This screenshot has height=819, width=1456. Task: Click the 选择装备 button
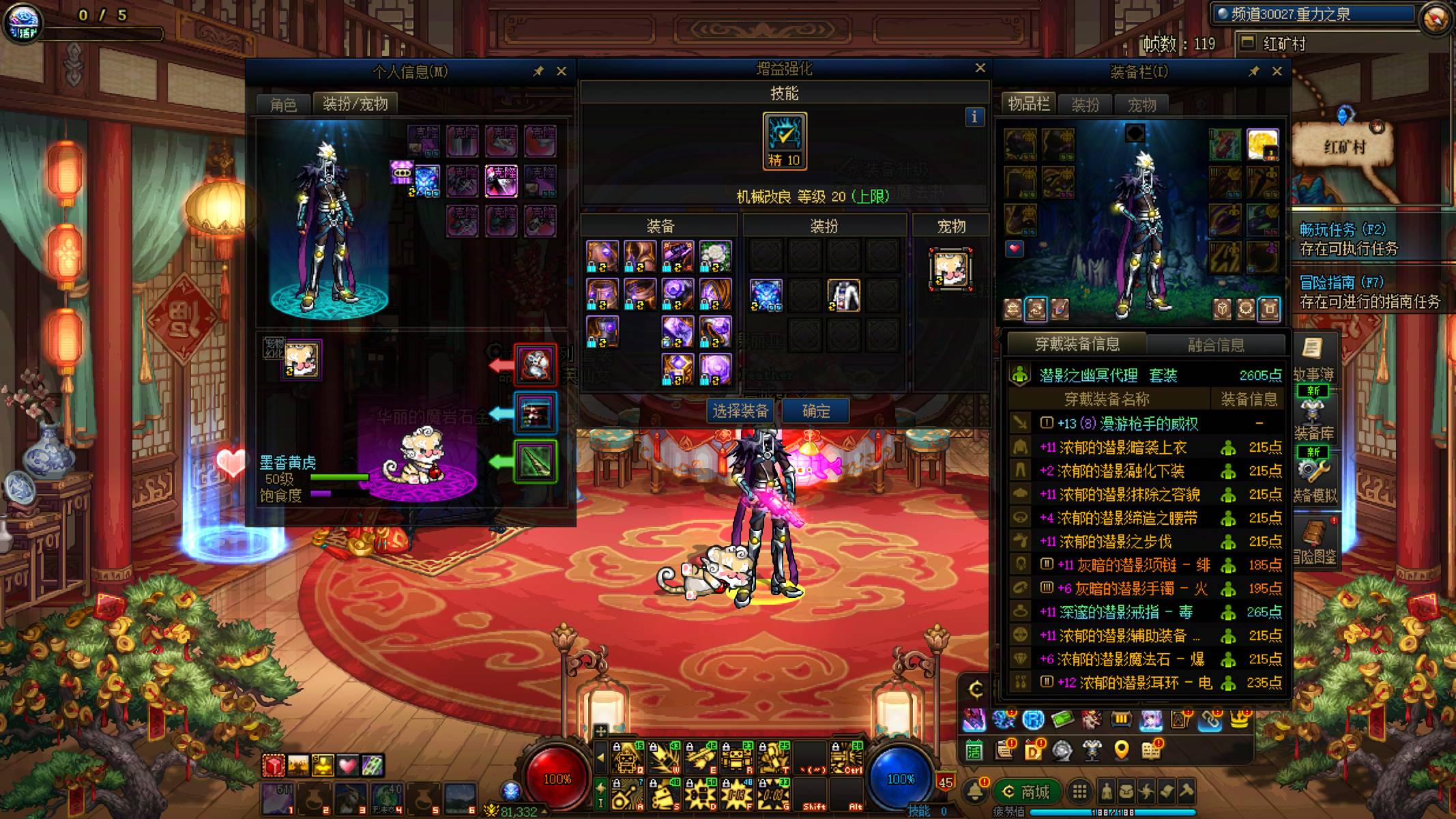coord(740,411)
